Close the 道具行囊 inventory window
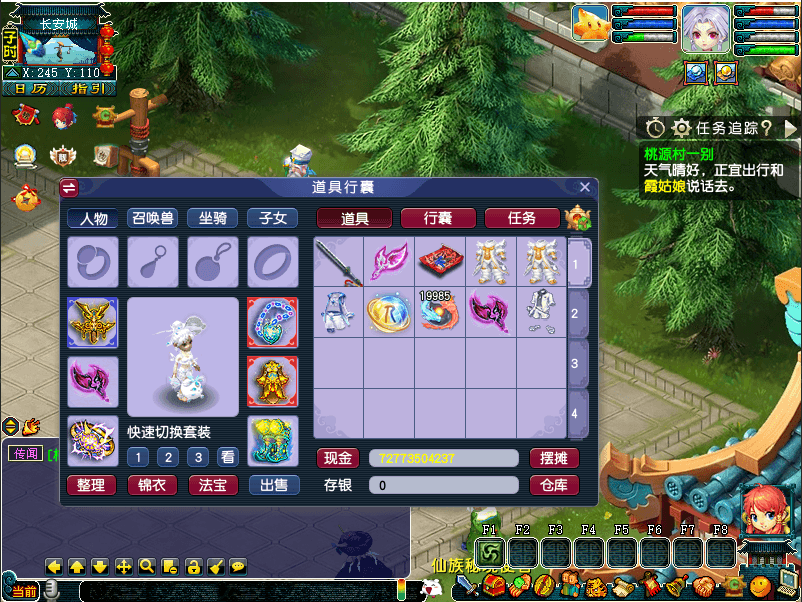The image size is (802, 602). click(x=585, y=187)
